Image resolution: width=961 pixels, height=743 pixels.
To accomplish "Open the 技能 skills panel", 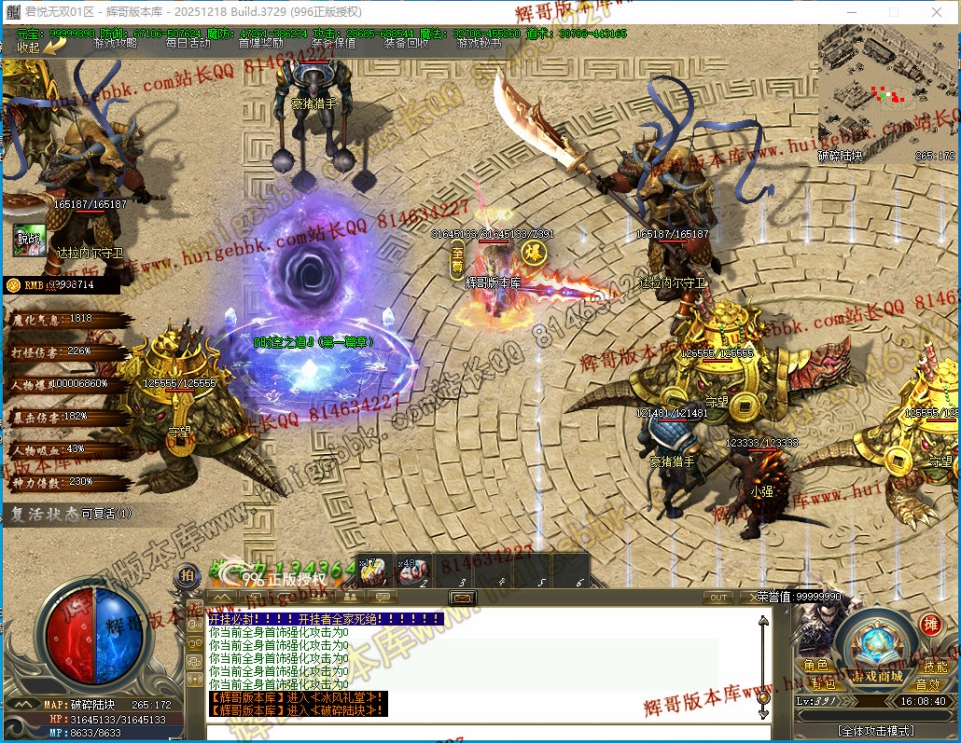I will pyautogui.click(x=935, y=665).
